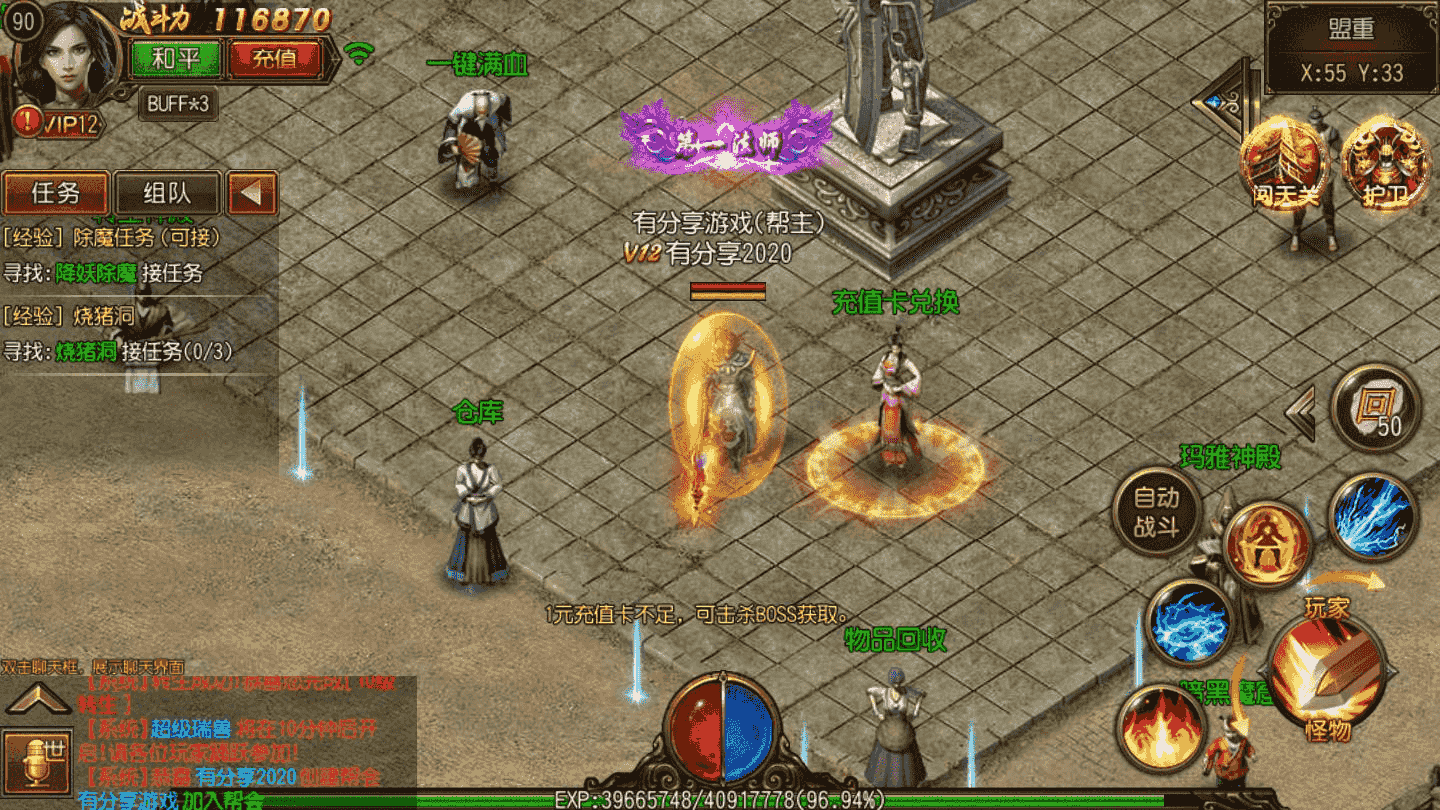The height and width of the screenshot is (810, 1440).
Task: Cast the blue lightning bolt skill
Action: (1373, 517)
